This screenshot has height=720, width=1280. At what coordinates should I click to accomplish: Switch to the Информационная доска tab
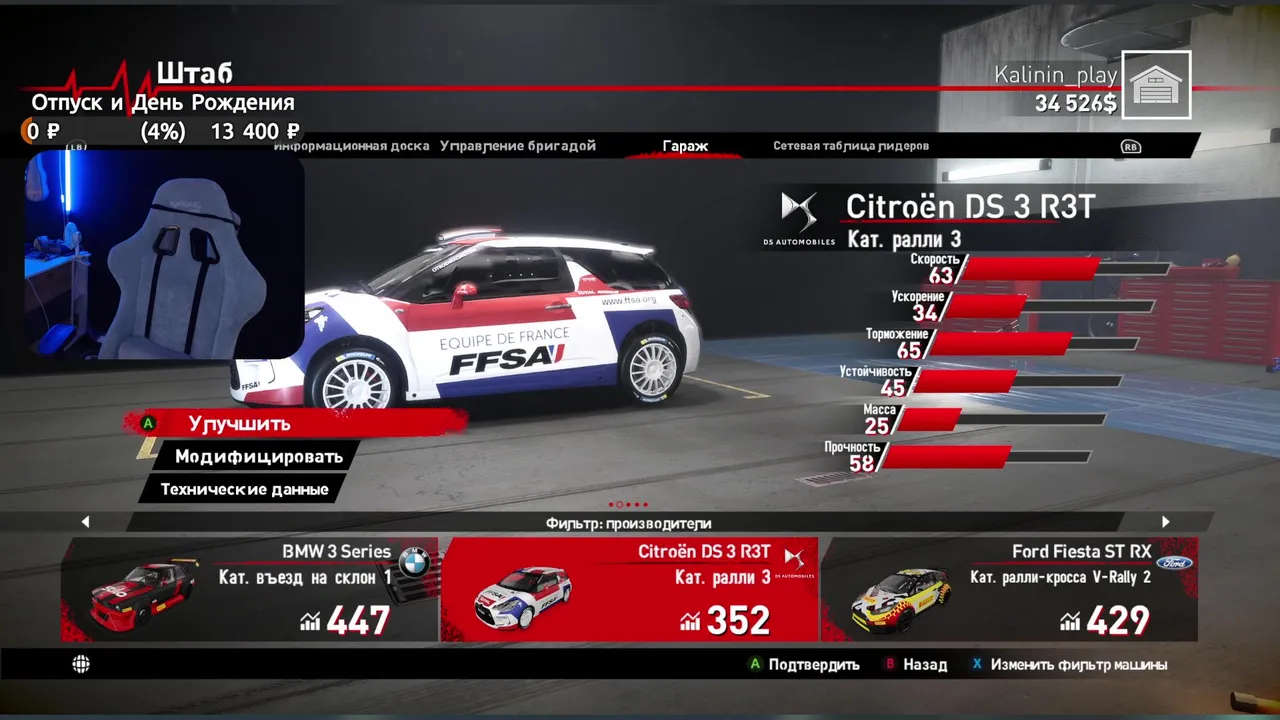352,146
